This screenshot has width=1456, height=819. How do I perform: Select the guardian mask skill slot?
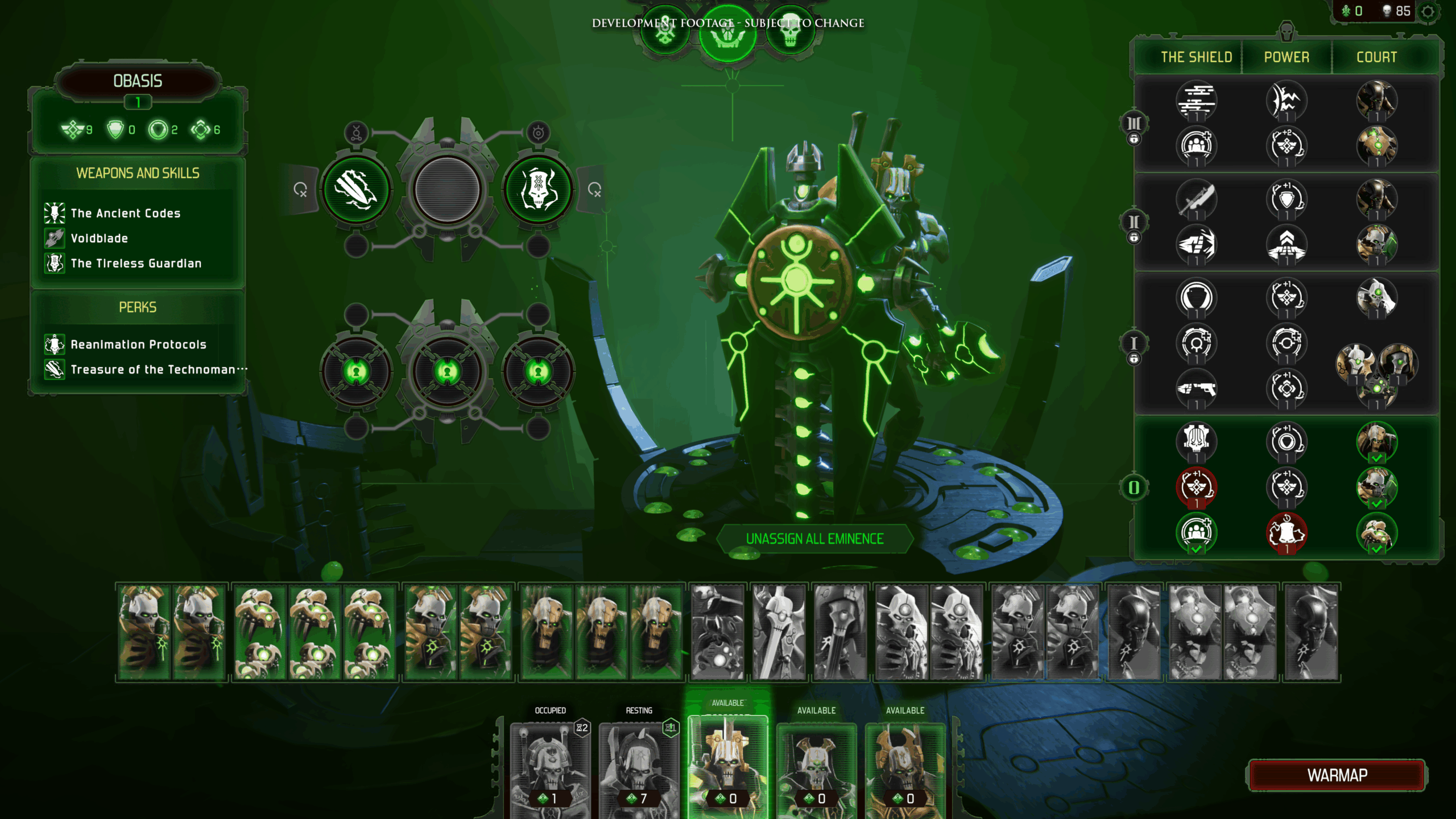click(538, 189)
